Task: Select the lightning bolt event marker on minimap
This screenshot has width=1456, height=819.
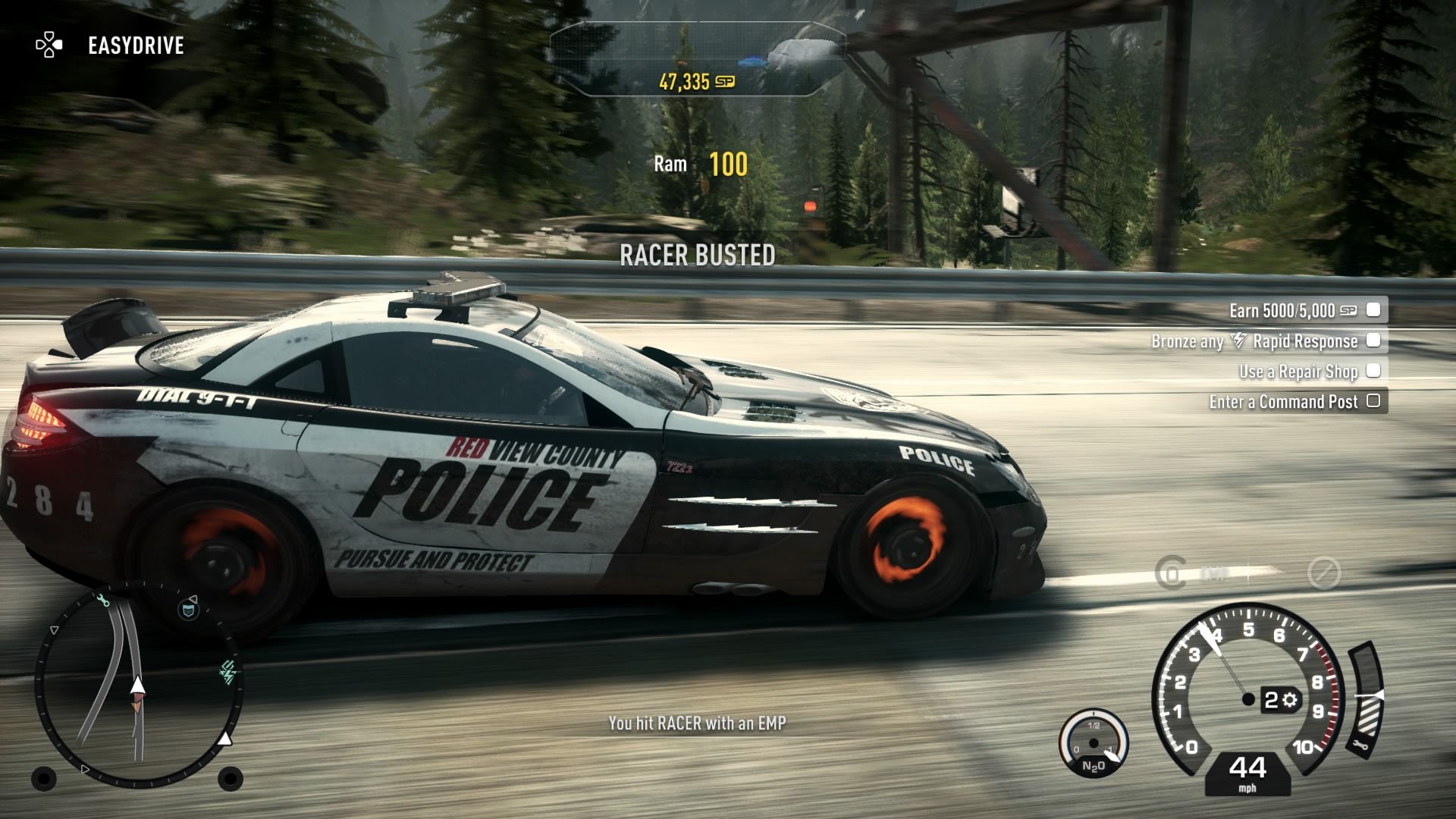Action: (228, 672)
